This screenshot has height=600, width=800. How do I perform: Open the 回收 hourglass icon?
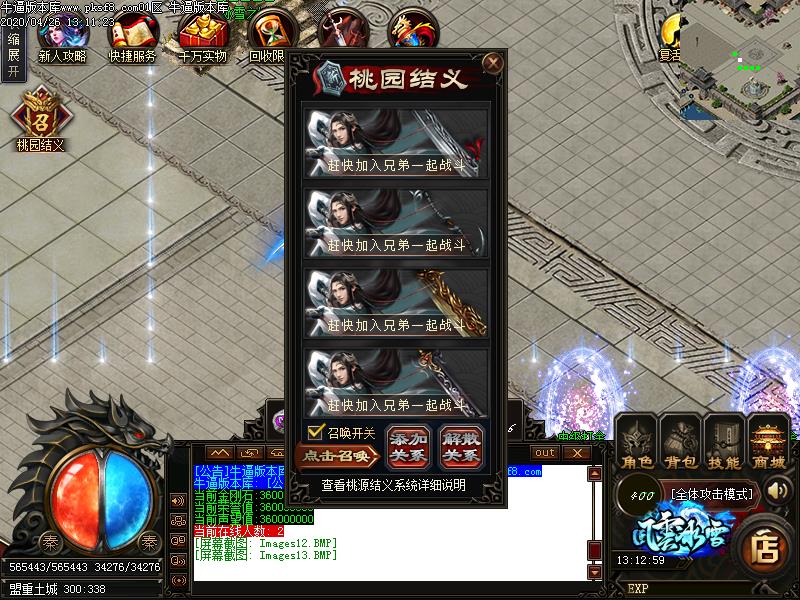tap(267, 38)
